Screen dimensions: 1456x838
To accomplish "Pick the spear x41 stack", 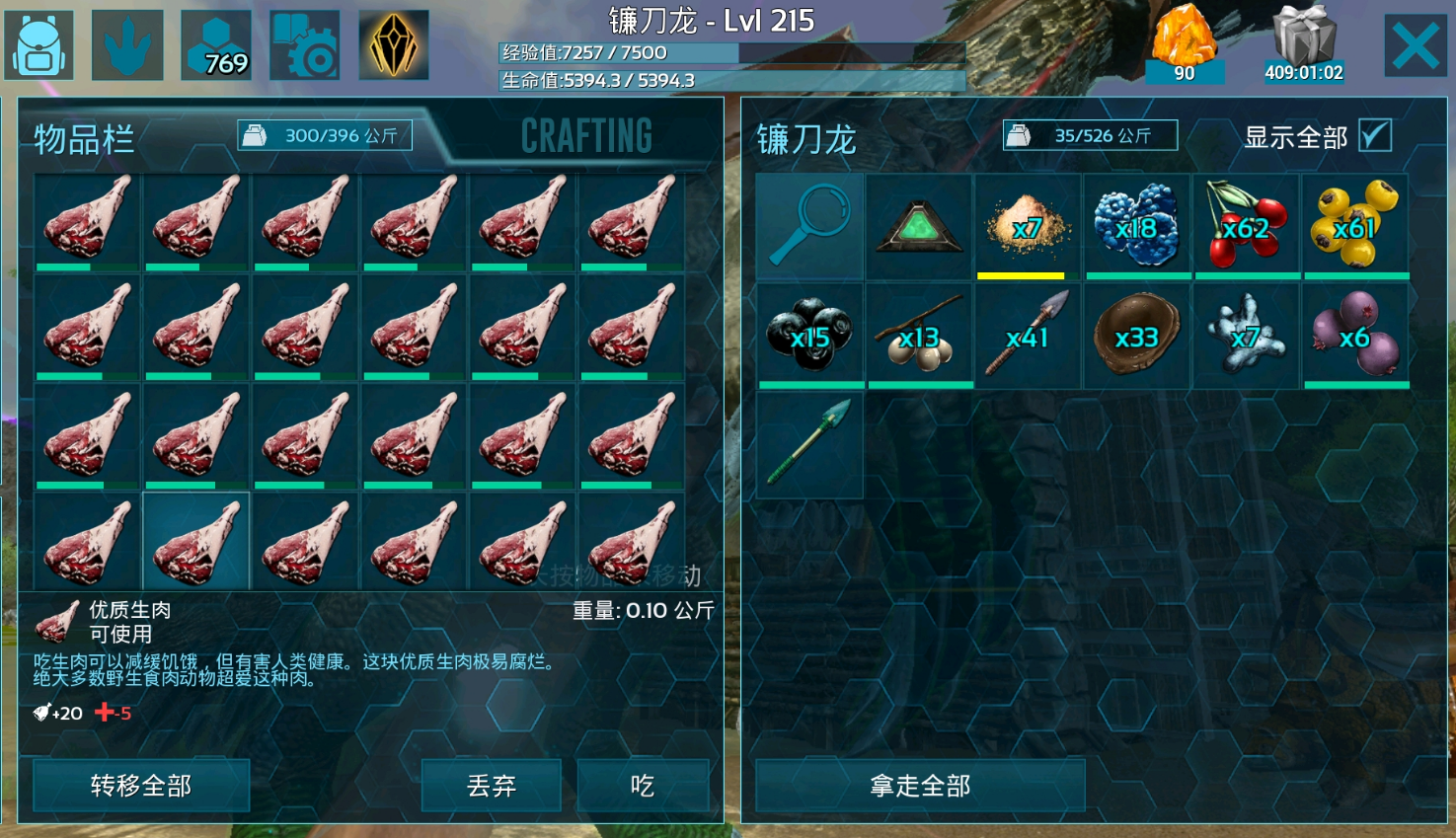I will tap(1028, 335).
